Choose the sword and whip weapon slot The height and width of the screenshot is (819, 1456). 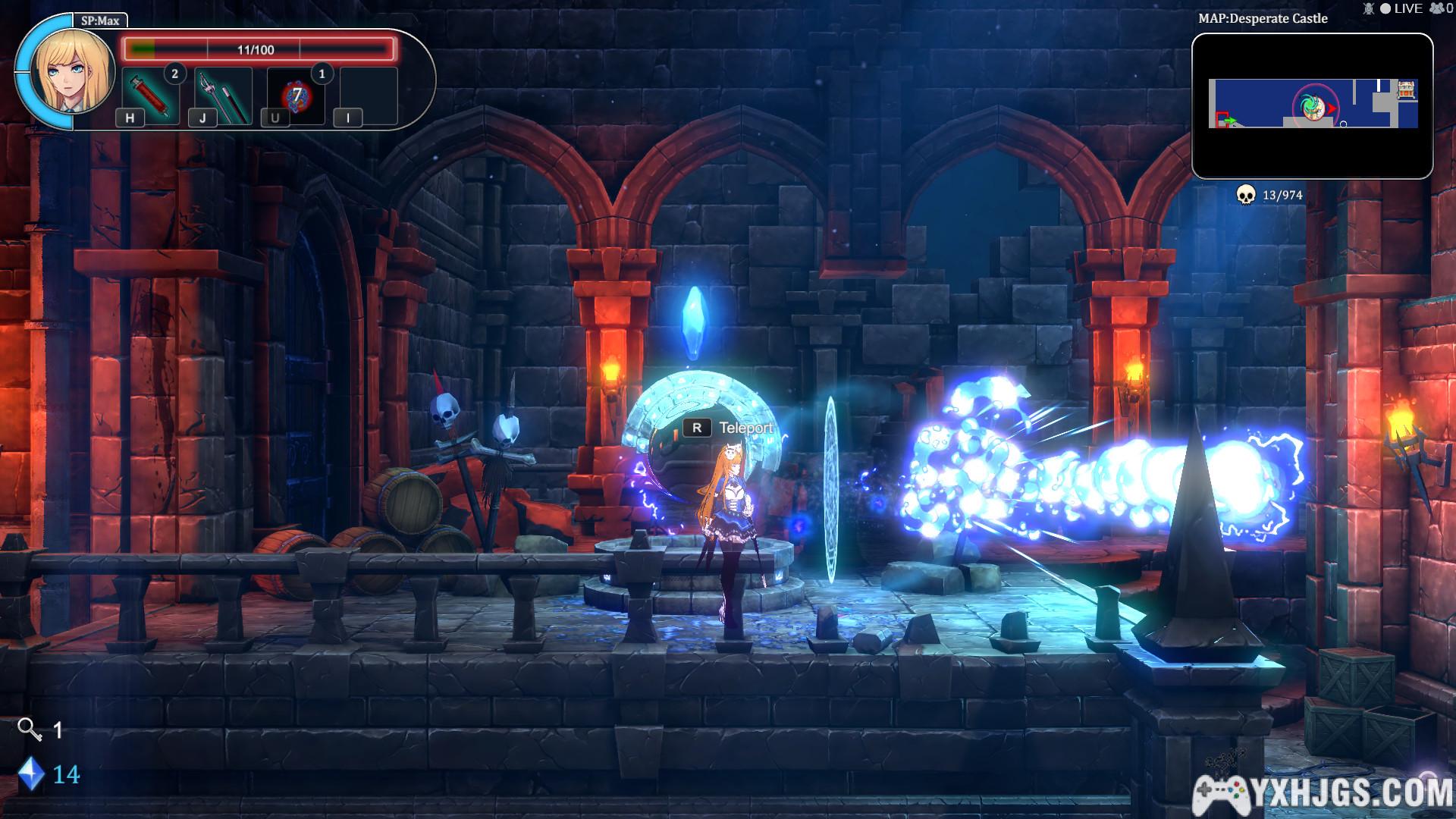coord(223,96)
